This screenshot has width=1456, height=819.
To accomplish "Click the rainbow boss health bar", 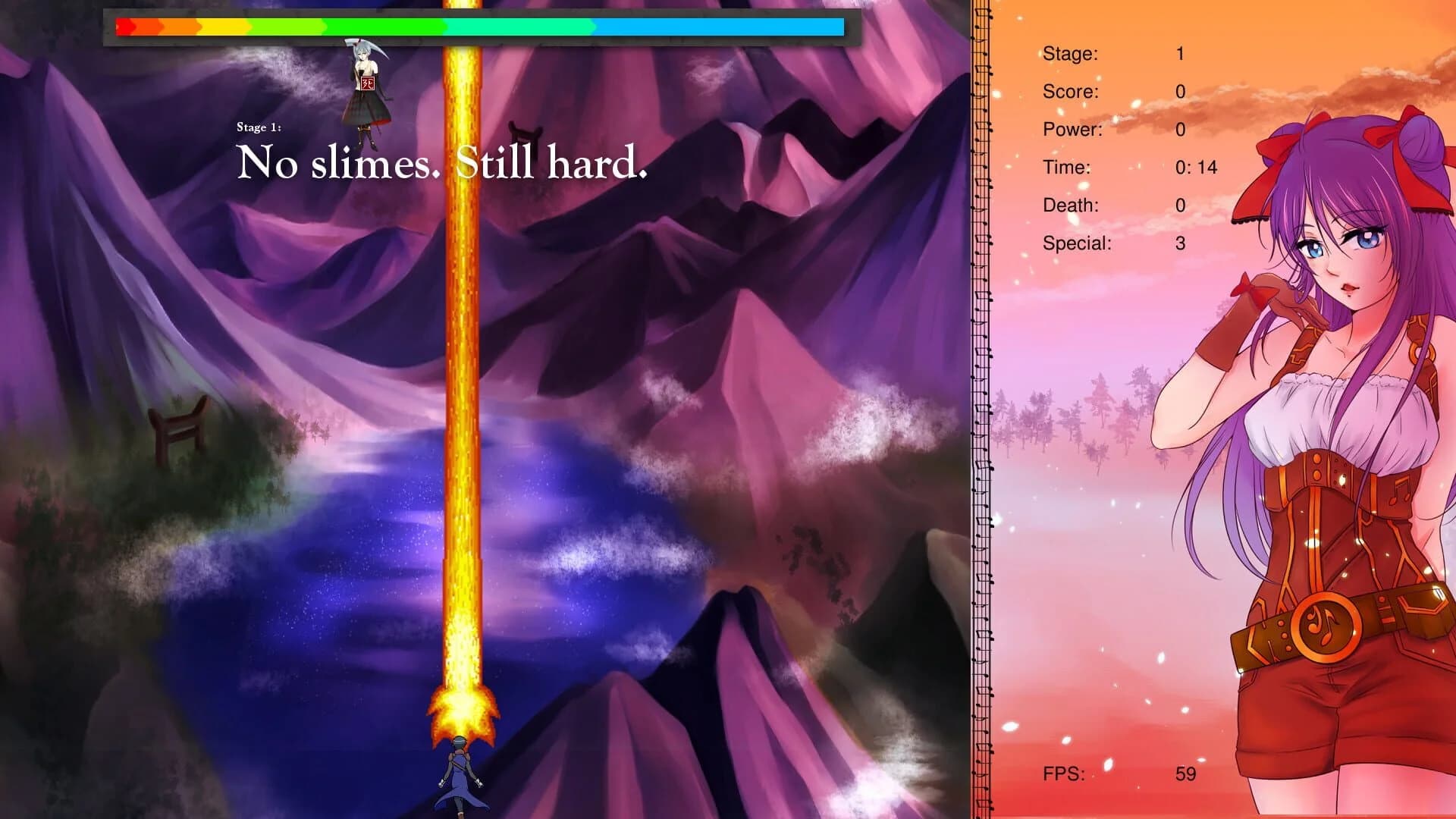I will tap(478, 28).
